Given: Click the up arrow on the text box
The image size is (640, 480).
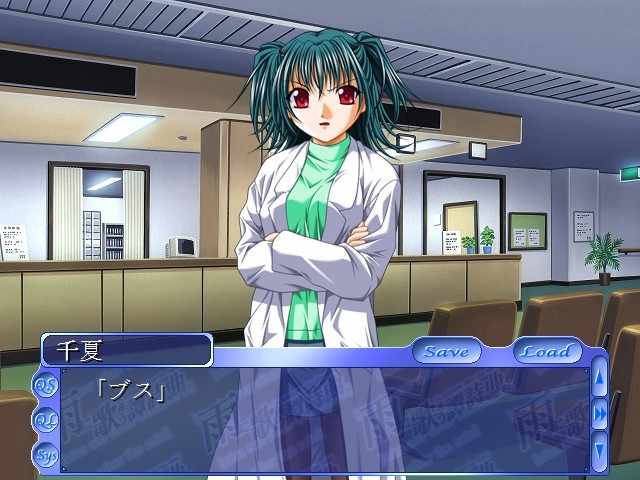Looking at the screenshot, I should coord(600,379).
